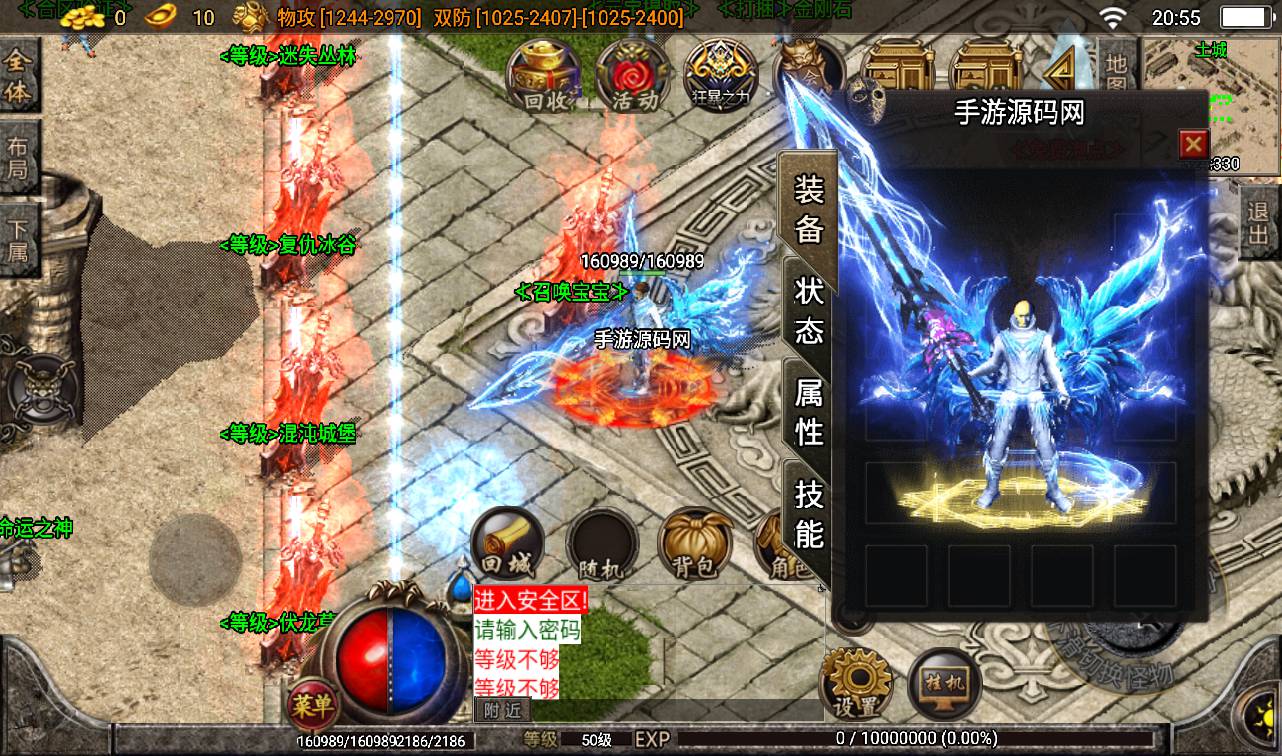Switch chat to the 附近 nearby channel
The width and height of the screenshot is (1282, 756).
pos(502,710)
